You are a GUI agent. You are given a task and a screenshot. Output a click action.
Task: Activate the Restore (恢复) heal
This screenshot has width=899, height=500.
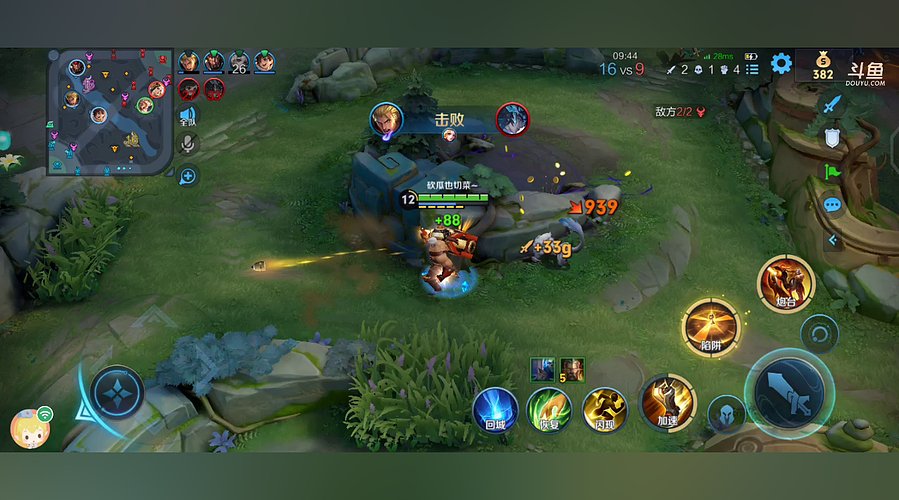tap(549, 409)
